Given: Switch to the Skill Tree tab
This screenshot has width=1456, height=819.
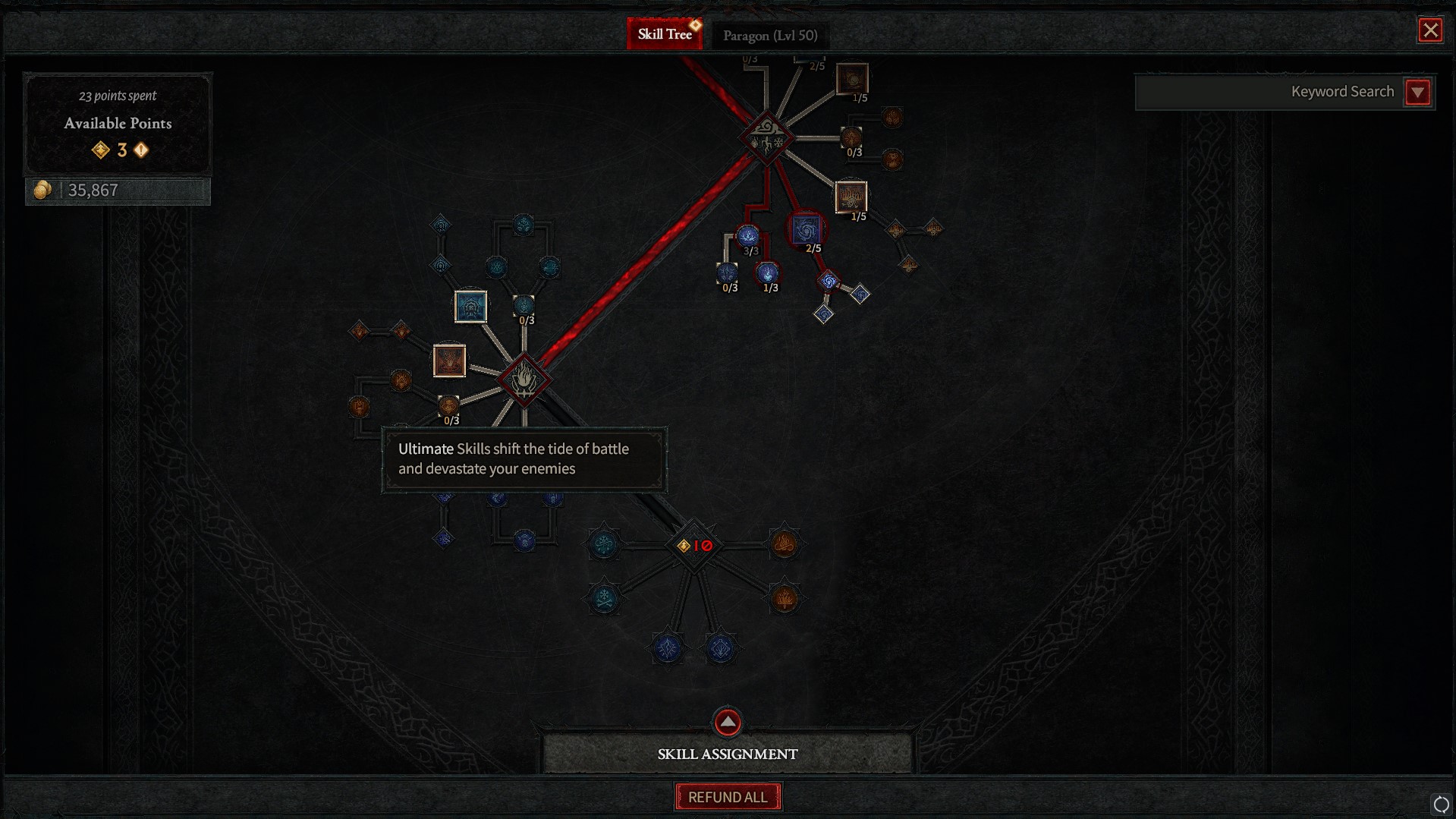Looking at the screenshot, I should tap(665, 34).
